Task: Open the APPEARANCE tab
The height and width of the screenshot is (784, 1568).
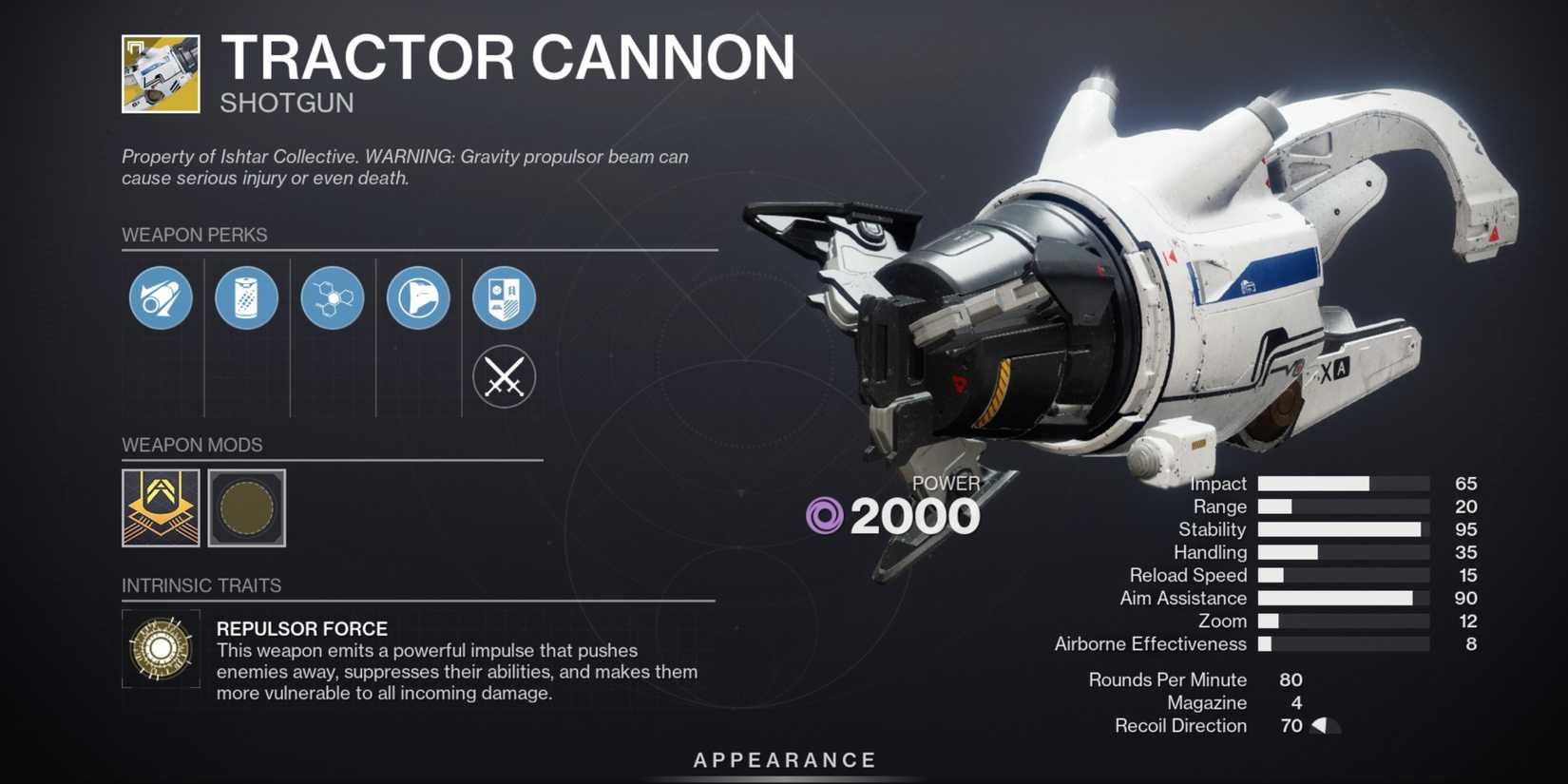Action: tap(784, 759)
